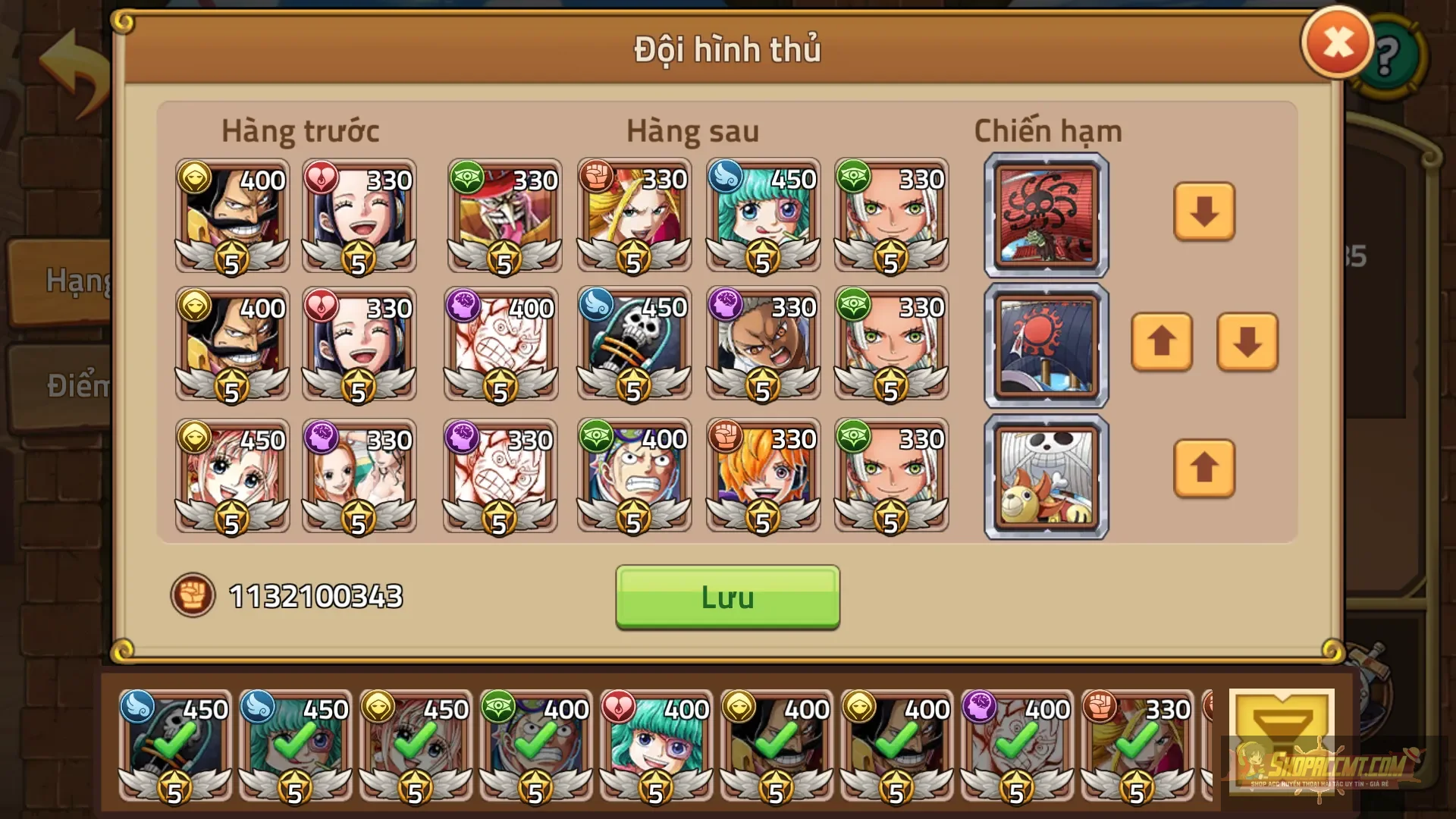
Task: Select the Robin character card in the front row
Action: coord(356,216)
